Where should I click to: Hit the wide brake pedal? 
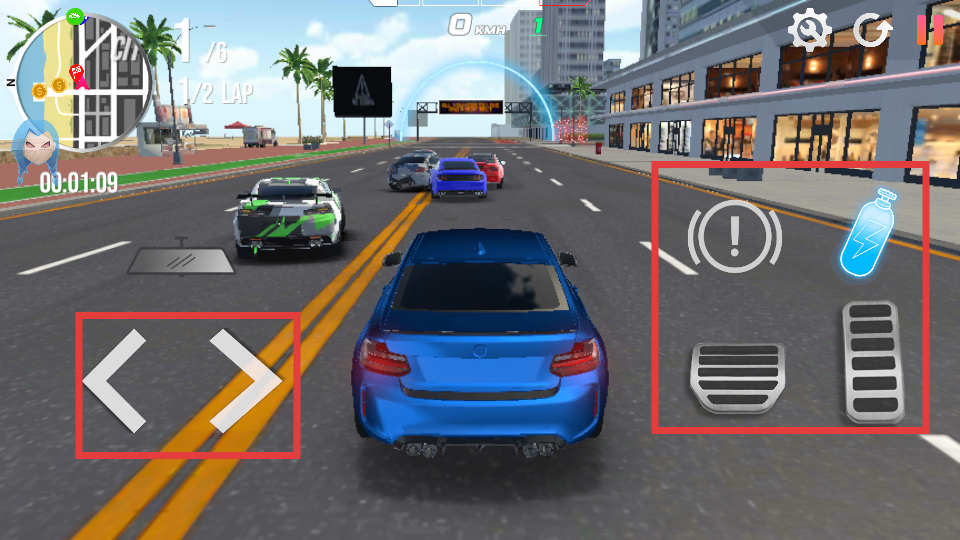[737, 377]
